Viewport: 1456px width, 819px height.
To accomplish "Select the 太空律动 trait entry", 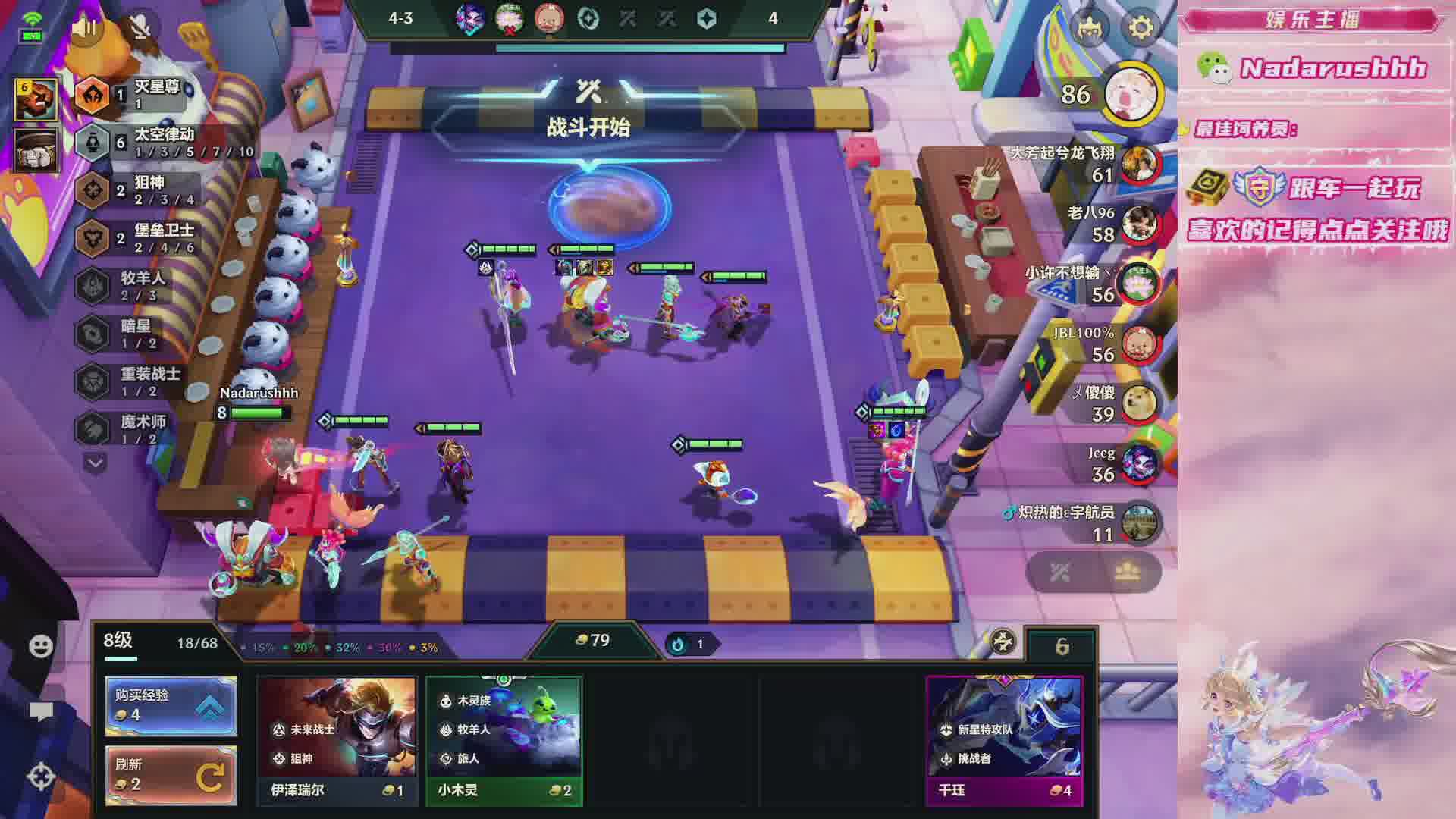I will tap(163, 142).
